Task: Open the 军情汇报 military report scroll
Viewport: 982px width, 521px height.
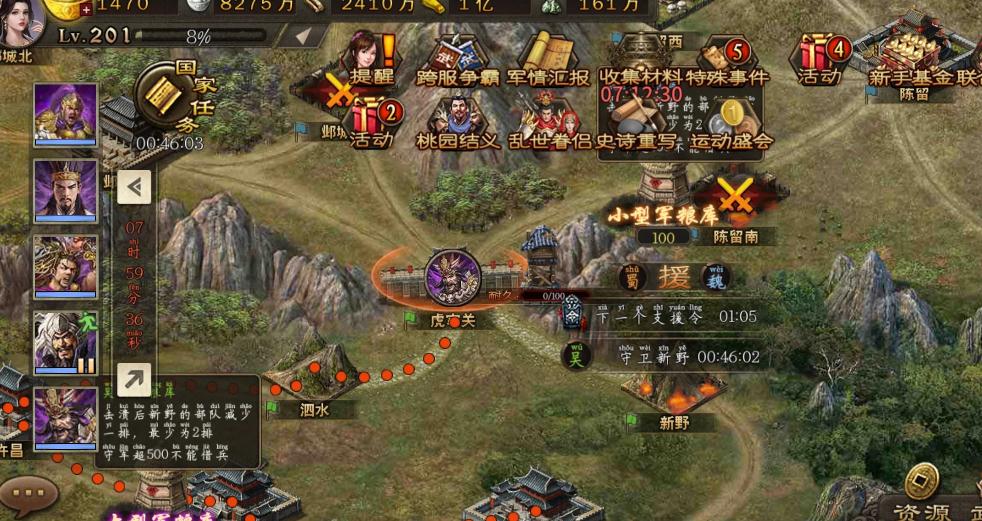Action: click(547, 58)
